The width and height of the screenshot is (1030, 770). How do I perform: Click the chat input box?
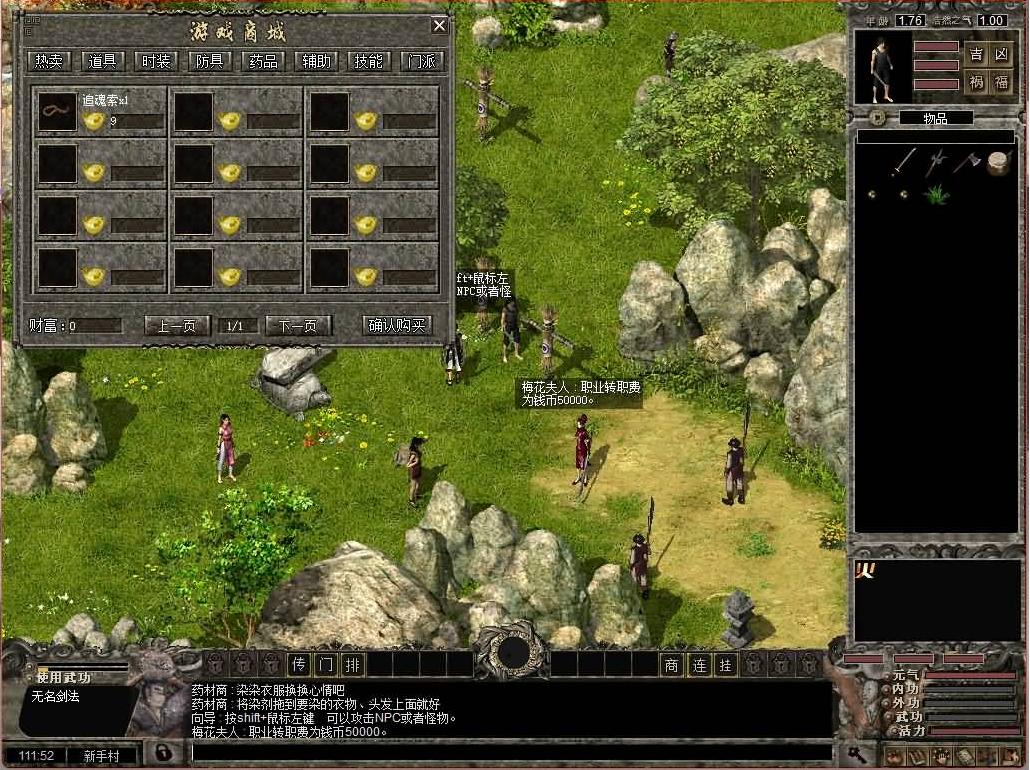pyautogui.click(x=510, y=752)
